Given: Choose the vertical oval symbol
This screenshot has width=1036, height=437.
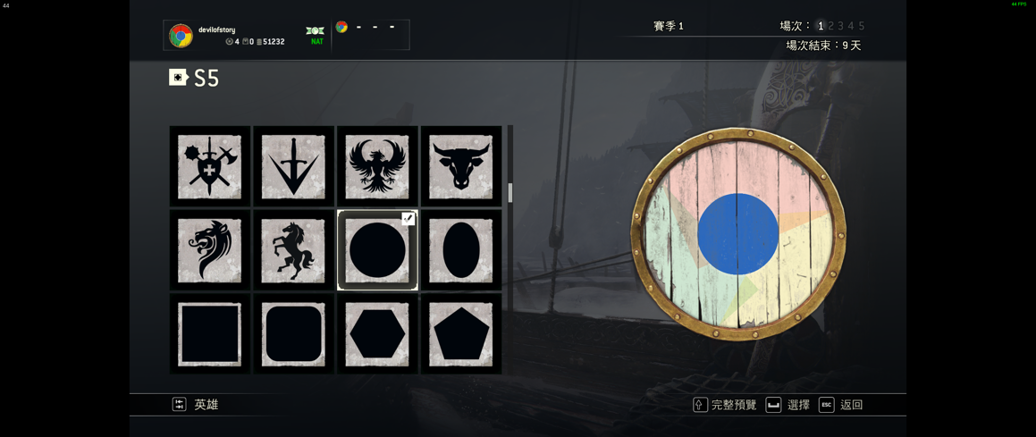Looking at the screenshot, I should pos(461,250).
